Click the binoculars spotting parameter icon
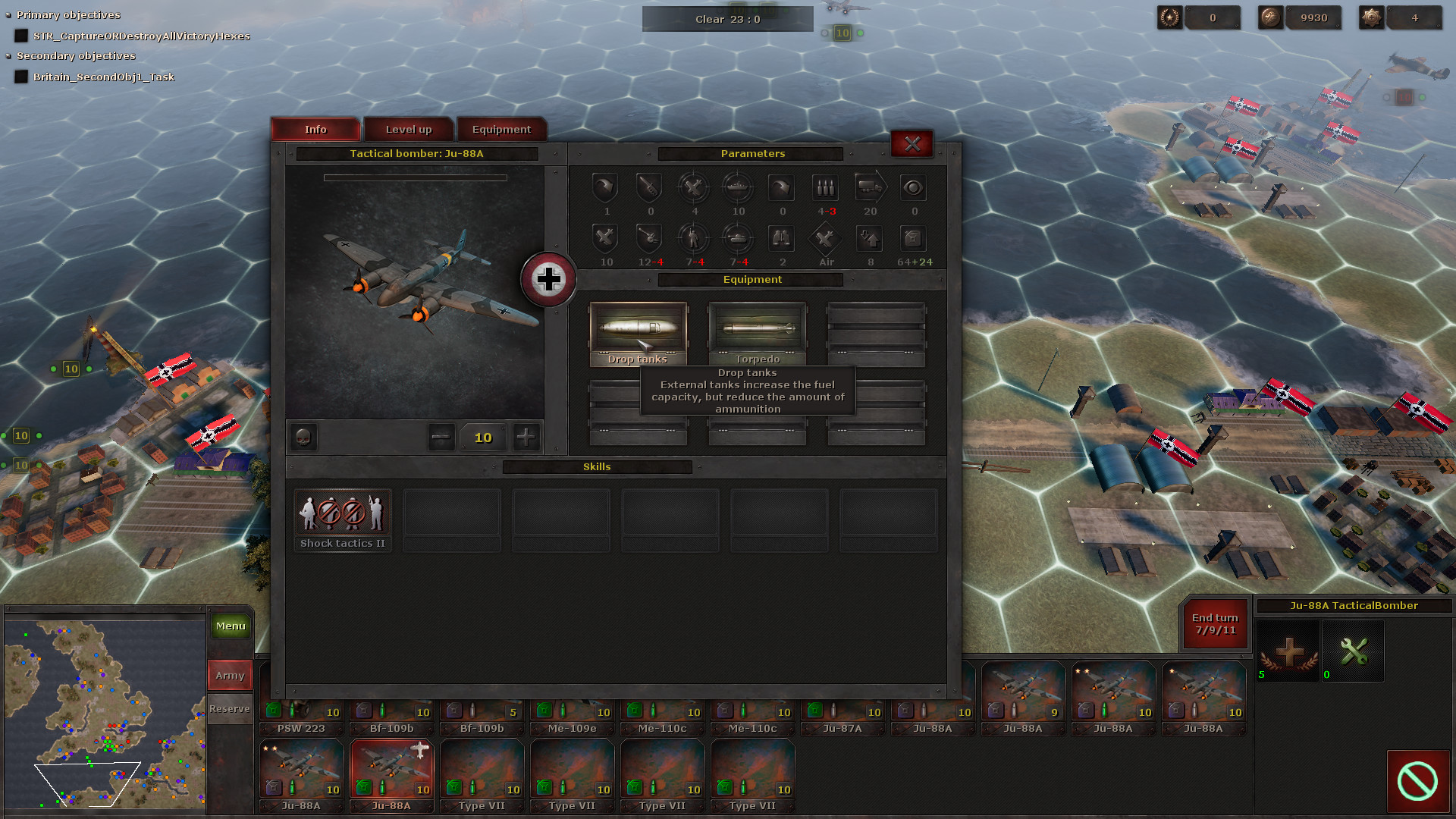 pyautogui.click(x=782, y=240)
